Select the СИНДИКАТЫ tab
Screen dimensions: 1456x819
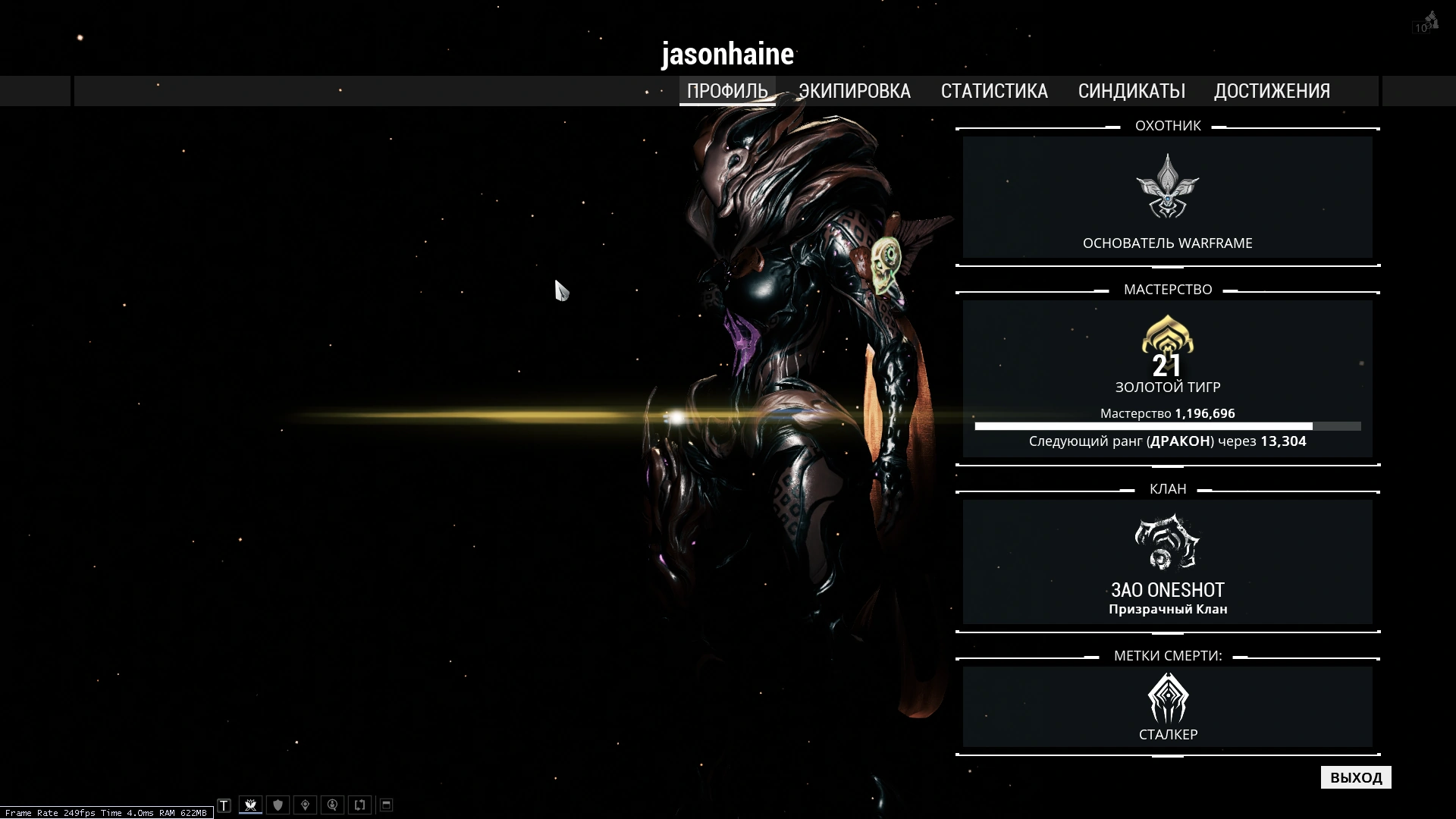[x=1131, y=91]
